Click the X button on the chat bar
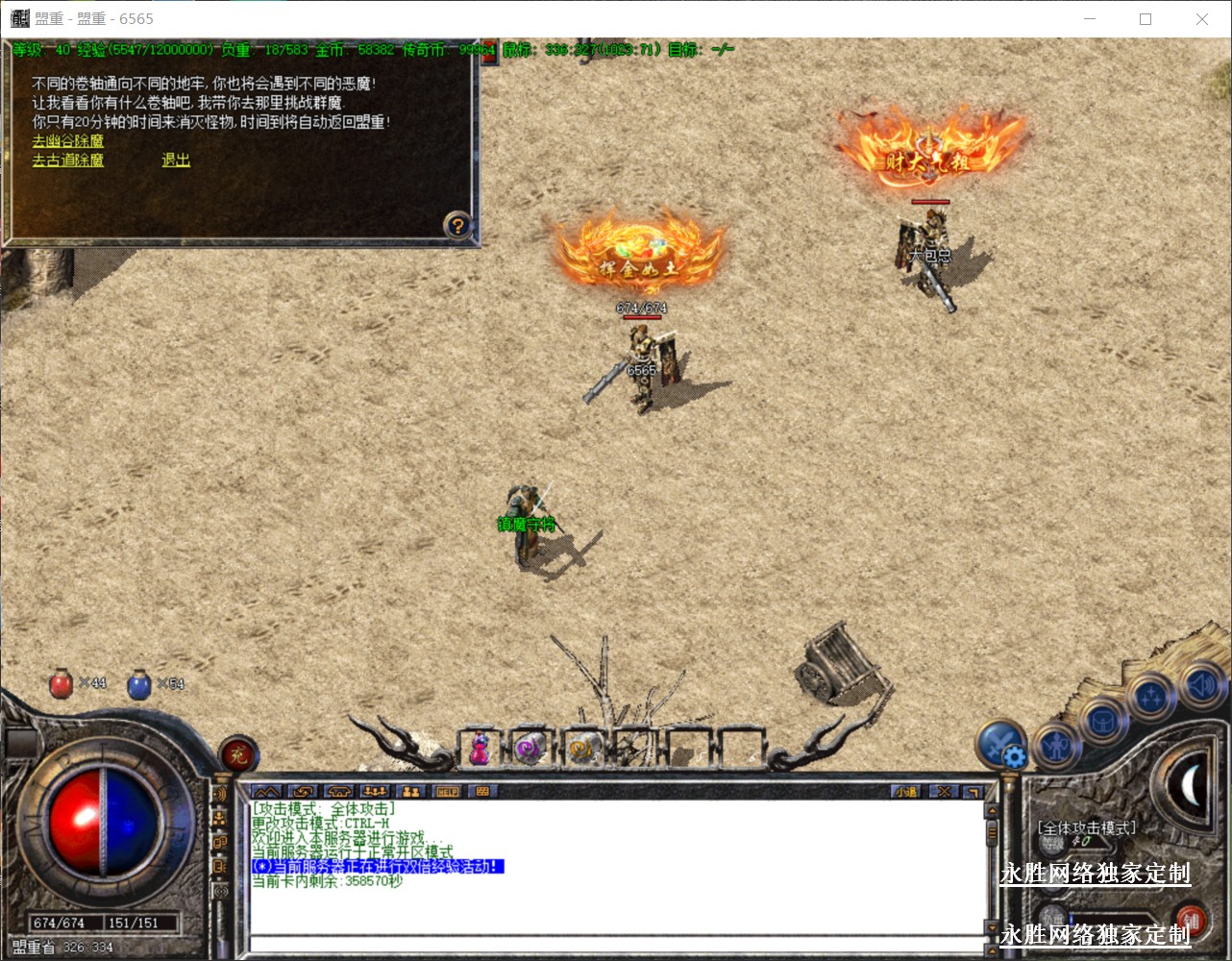 pos(945,792)
